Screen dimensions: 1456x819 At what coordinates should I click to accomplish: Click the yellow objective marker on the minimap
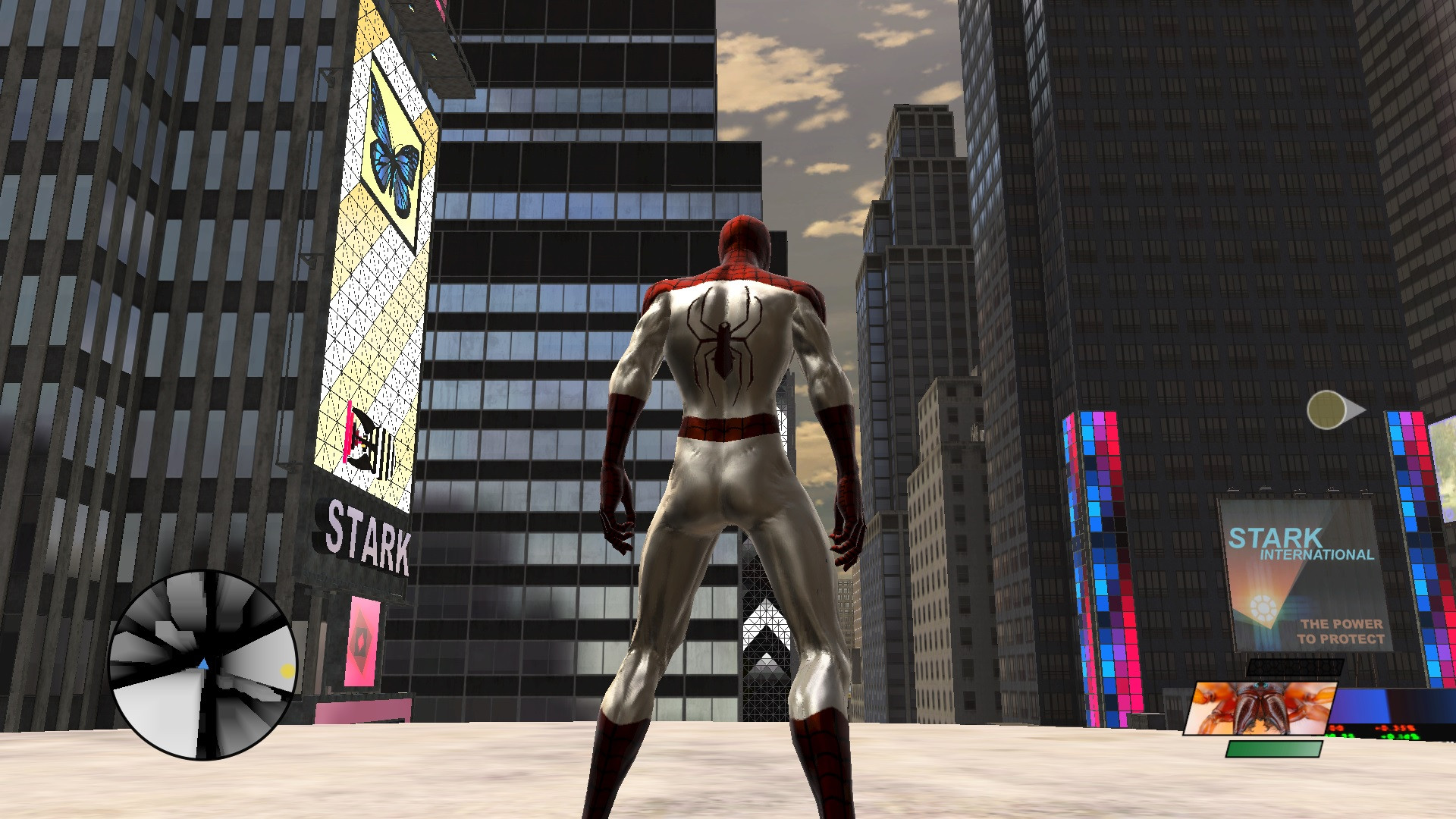click(x=287, y=670)
